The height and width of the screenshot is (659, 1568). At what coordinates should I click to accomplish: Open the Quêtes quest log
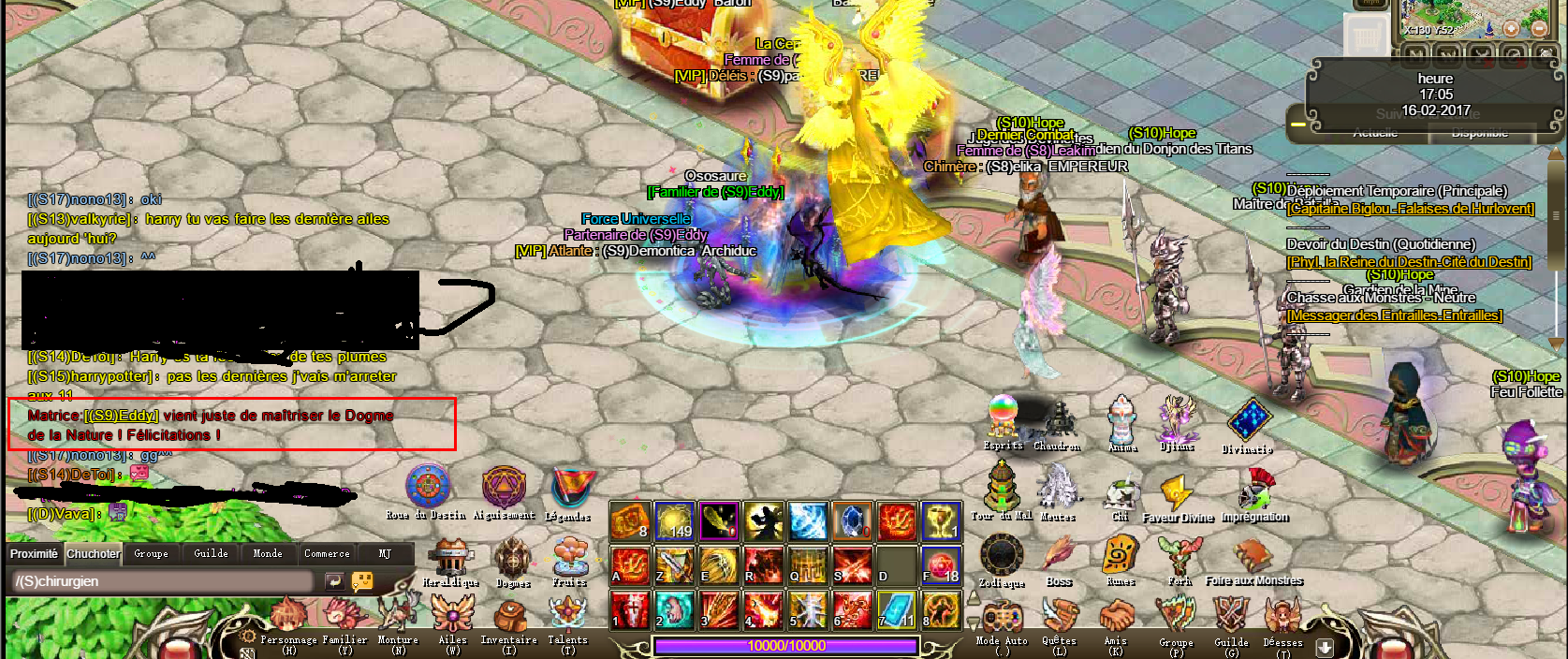(1059, 620)
